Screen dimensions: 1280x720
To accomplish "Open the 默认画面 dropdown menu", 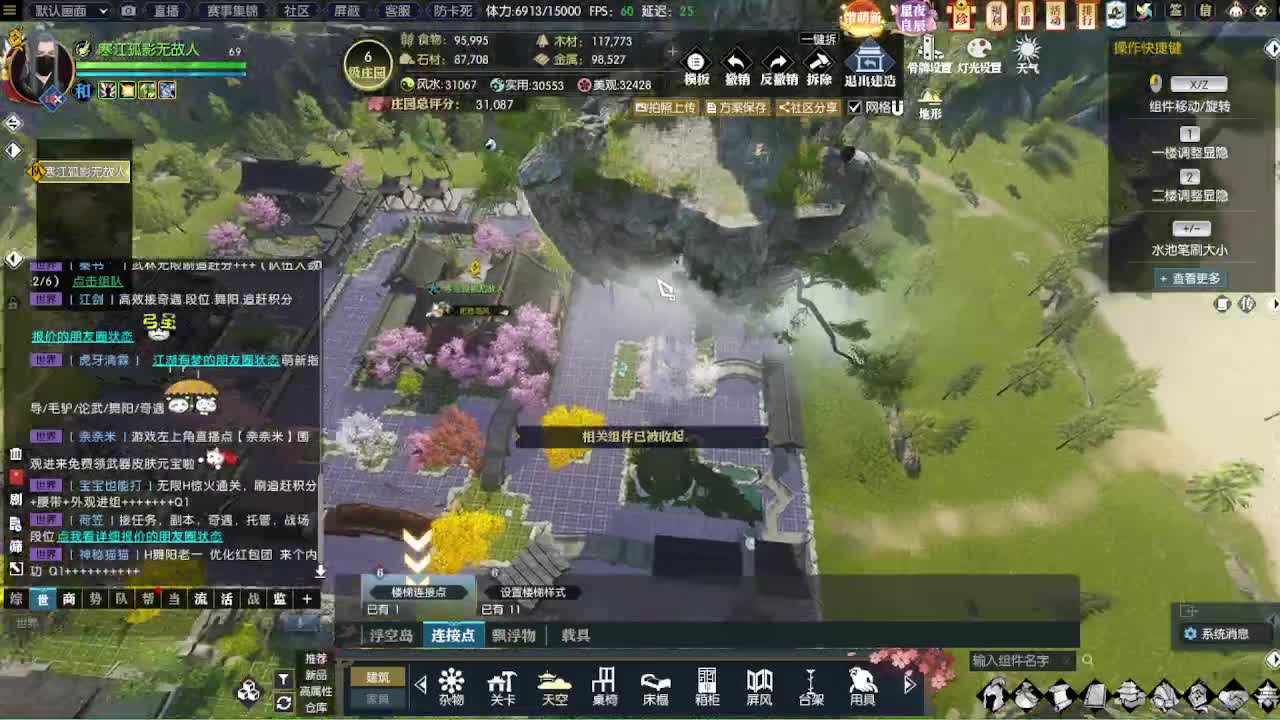I will pos(63,10).
